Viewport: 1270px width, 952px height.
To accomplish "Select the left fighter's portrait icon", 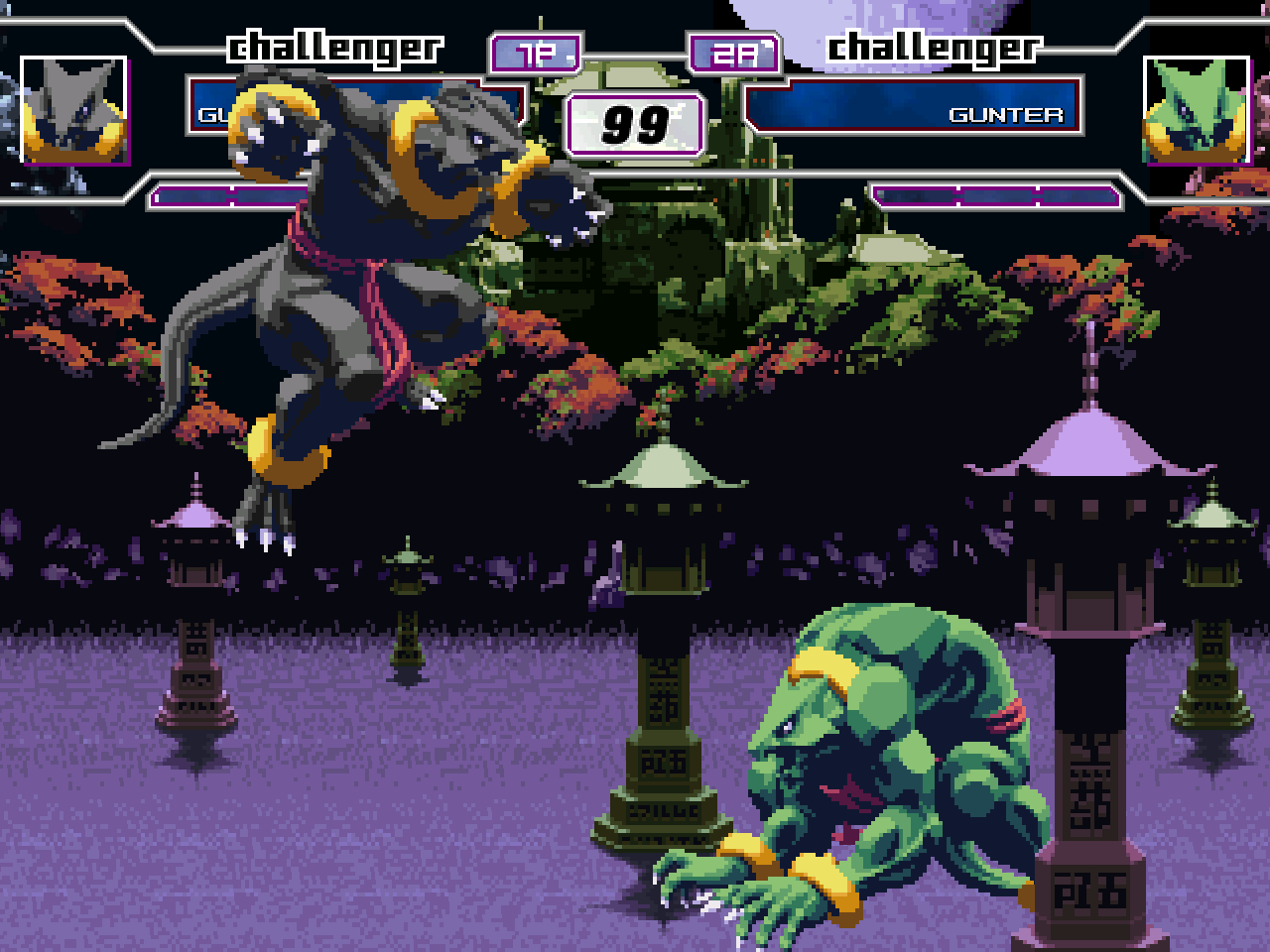I will coord(72,112).
